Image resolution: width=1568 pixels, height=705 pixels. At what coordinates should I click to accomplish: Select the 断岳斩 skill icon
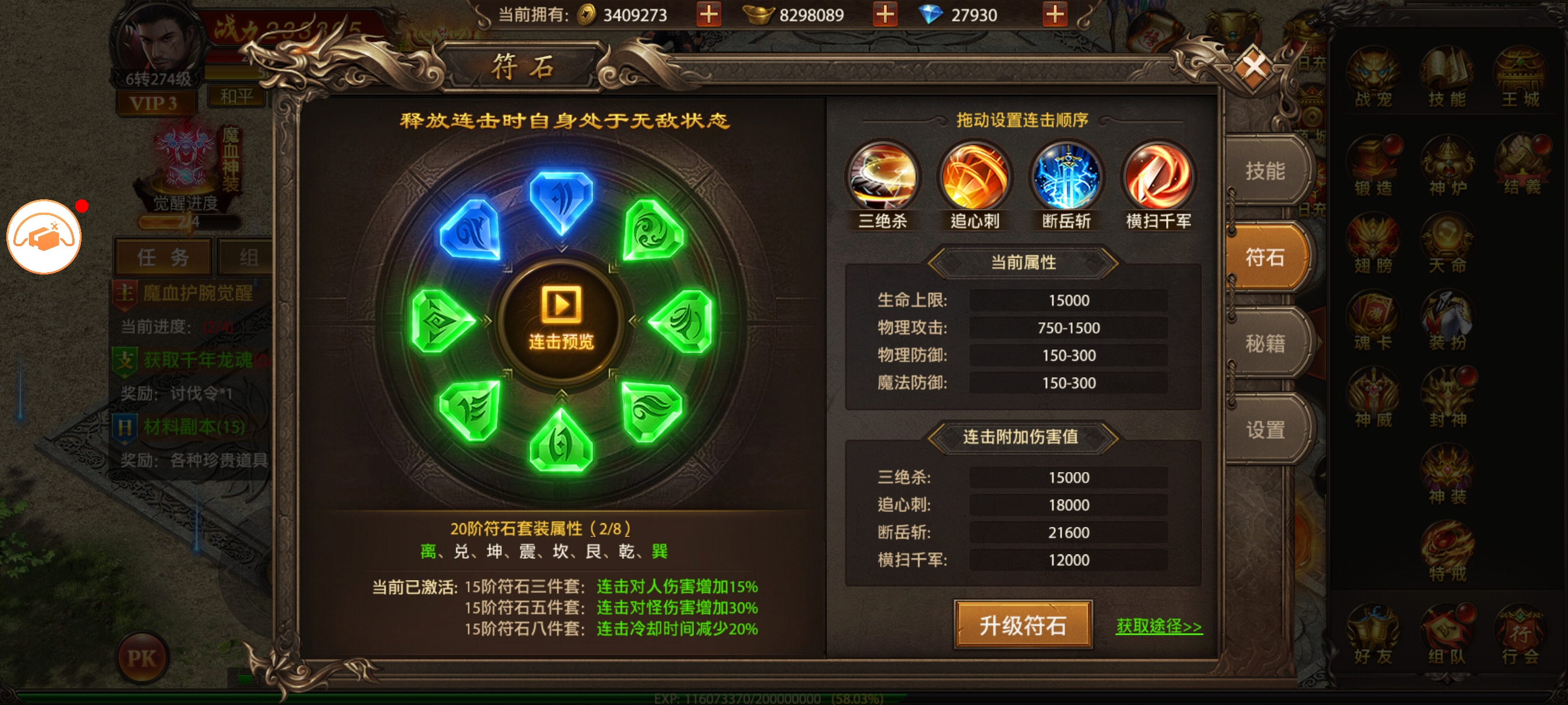(x=1066, y=177)
